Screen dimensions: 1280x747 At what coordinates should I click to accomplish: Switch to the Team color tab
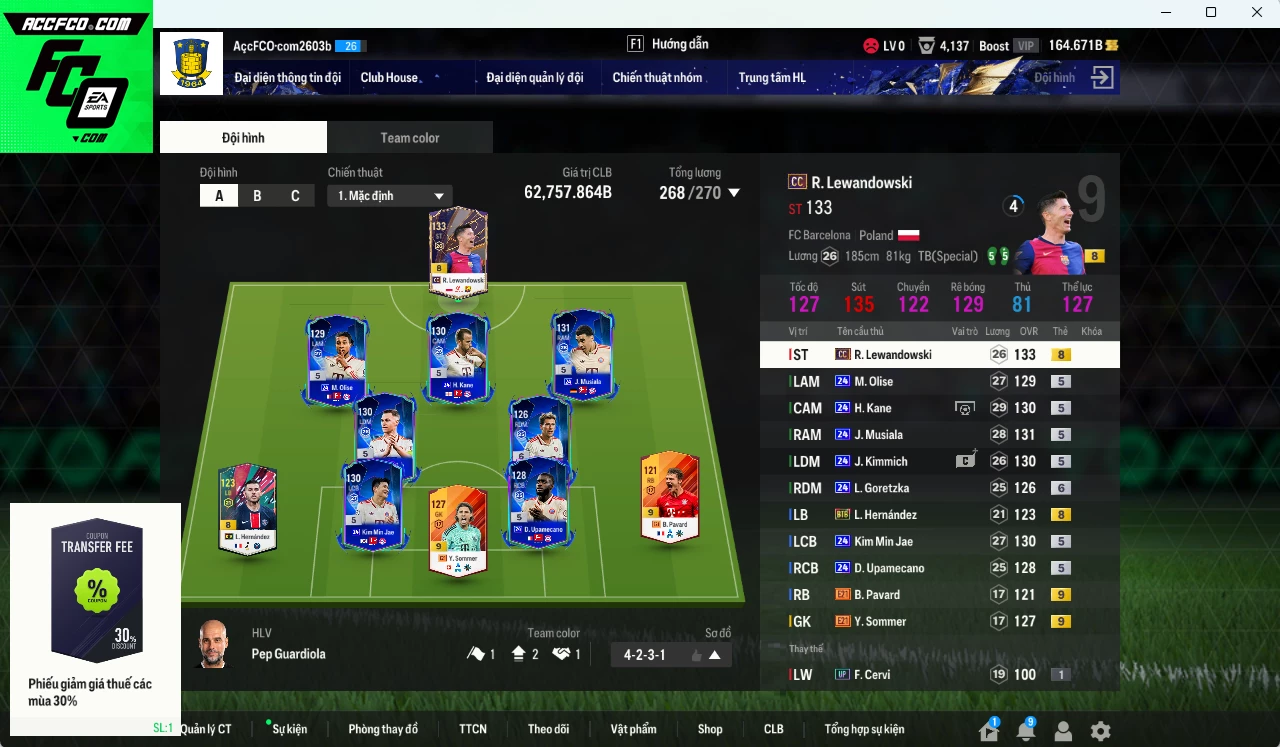pos(409,137)
